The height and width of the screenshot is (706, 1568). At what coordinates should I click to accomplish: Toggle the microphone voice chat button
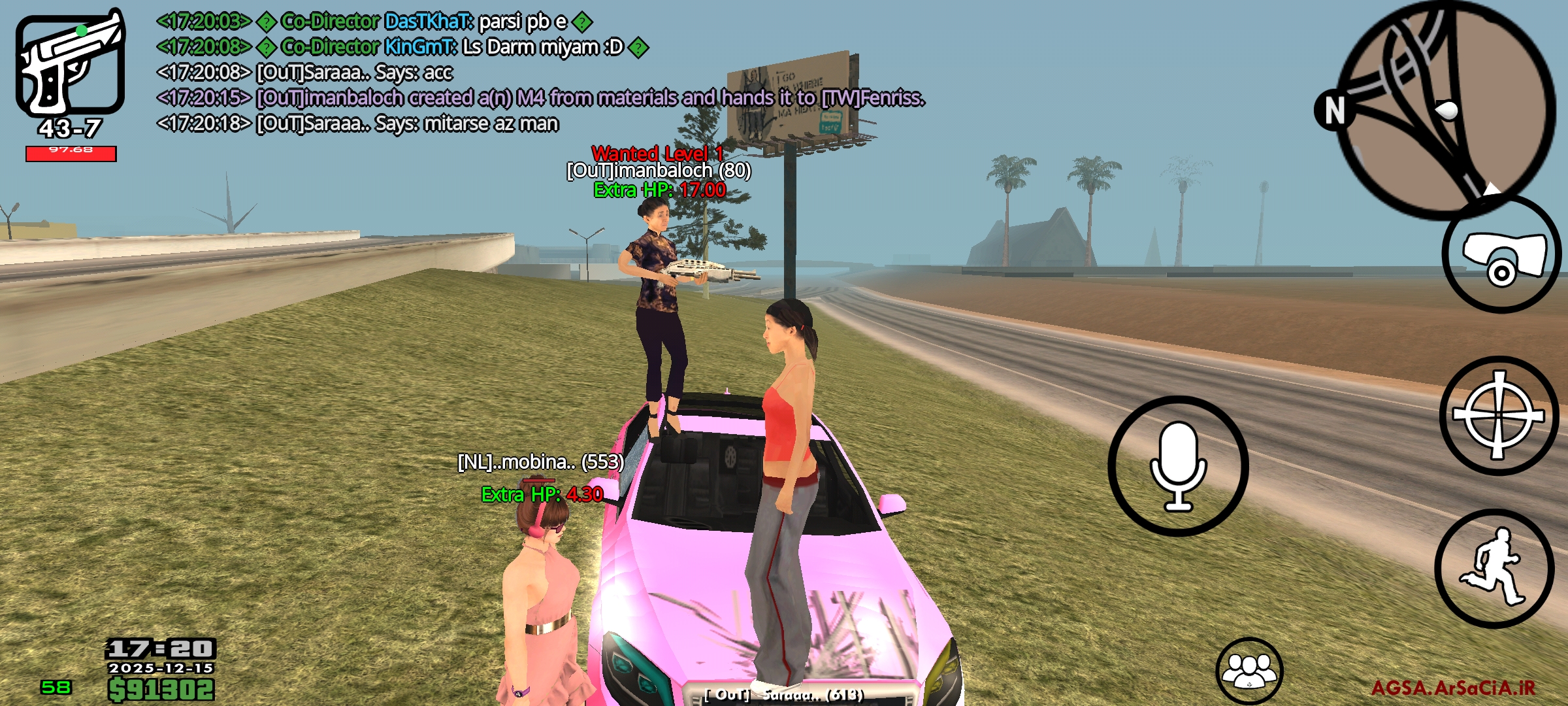tap(1178, 466)
